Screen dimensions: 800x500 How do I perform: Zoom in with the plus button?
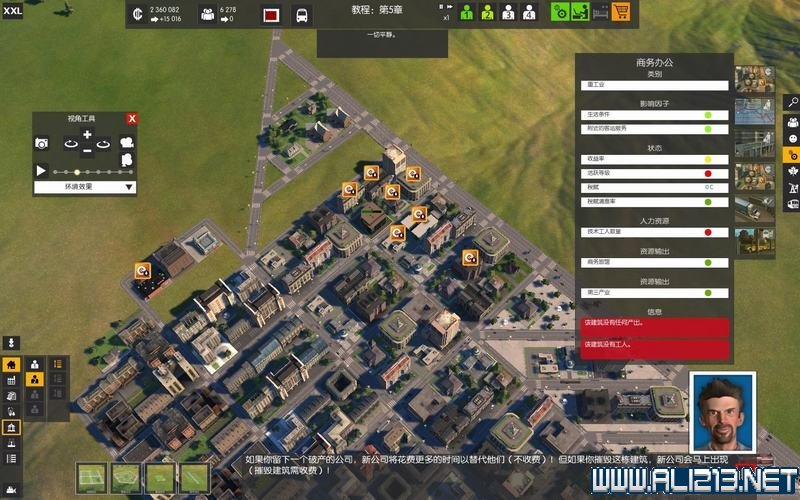87,135
